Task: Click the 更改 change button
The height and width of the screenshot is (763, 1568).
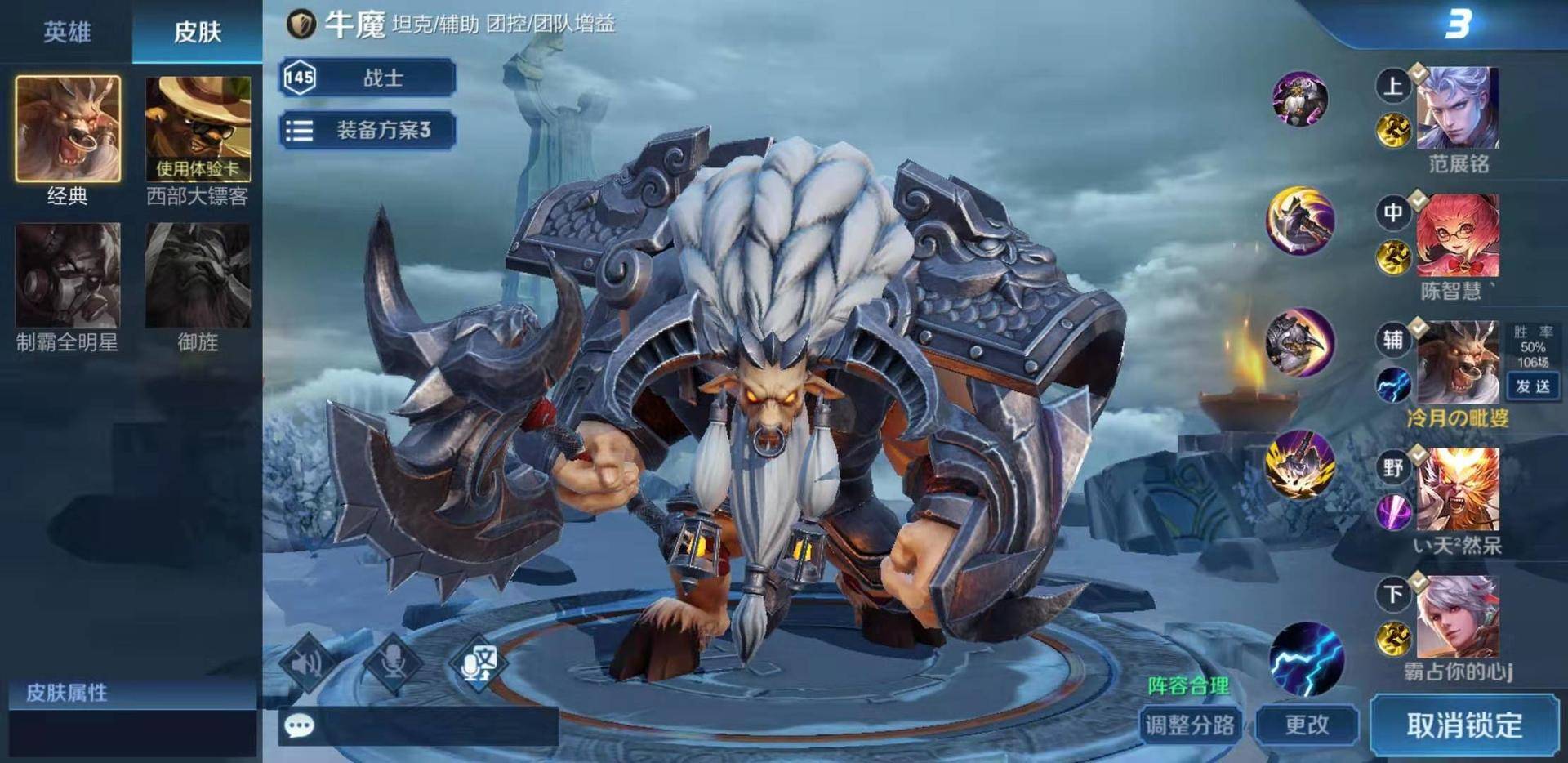Action: tap(1307, 725)
